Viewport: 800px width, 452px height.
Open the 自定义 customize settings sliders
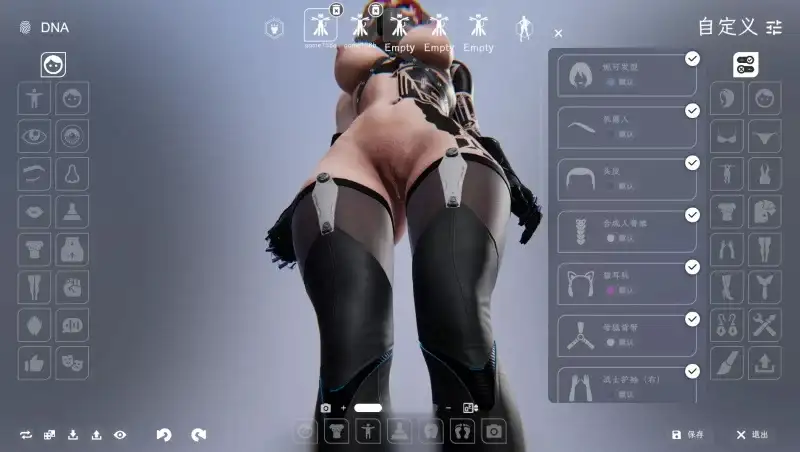775,27
